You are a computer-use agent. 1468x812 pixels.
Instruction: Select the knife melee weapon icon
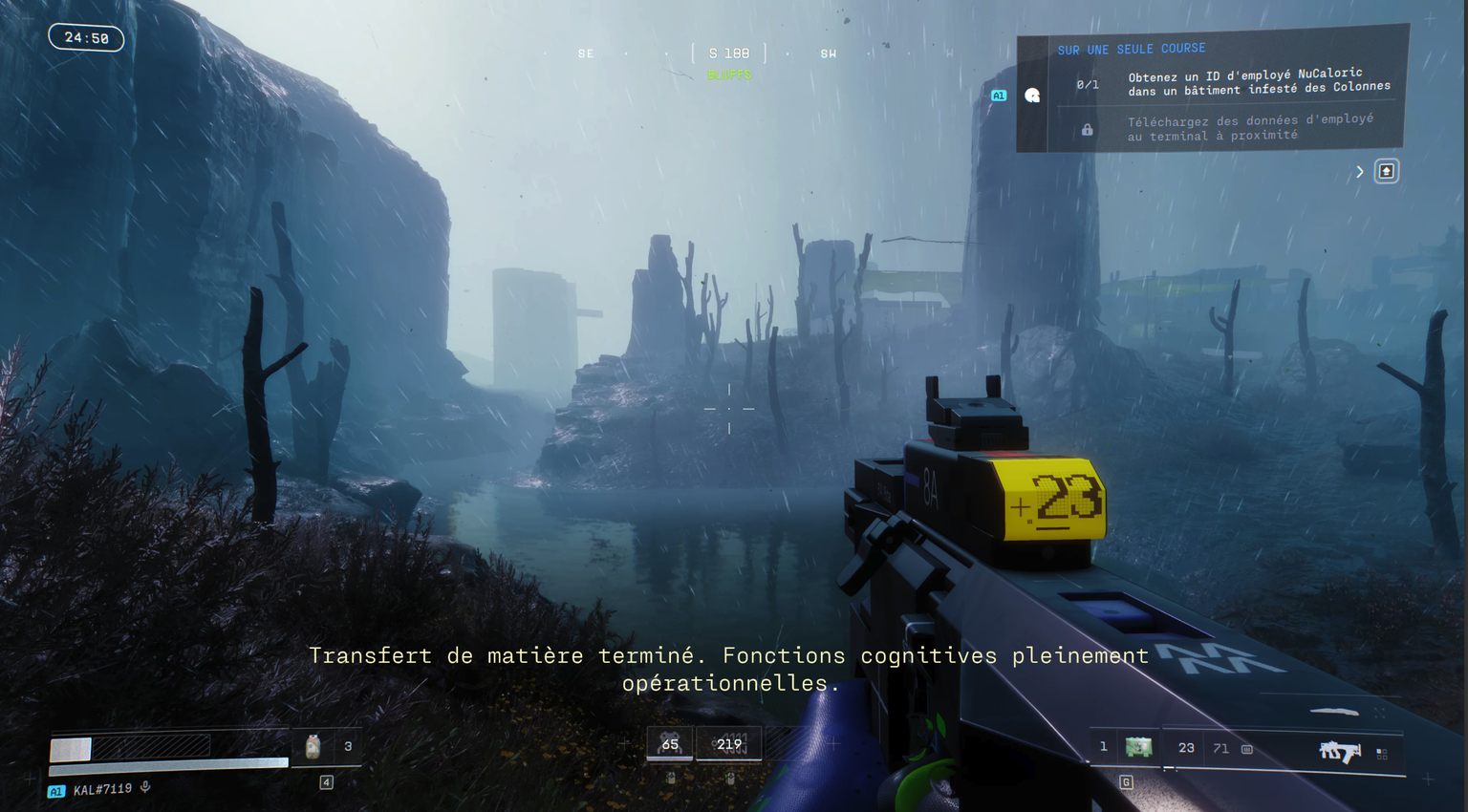(x=1333, y=712)
